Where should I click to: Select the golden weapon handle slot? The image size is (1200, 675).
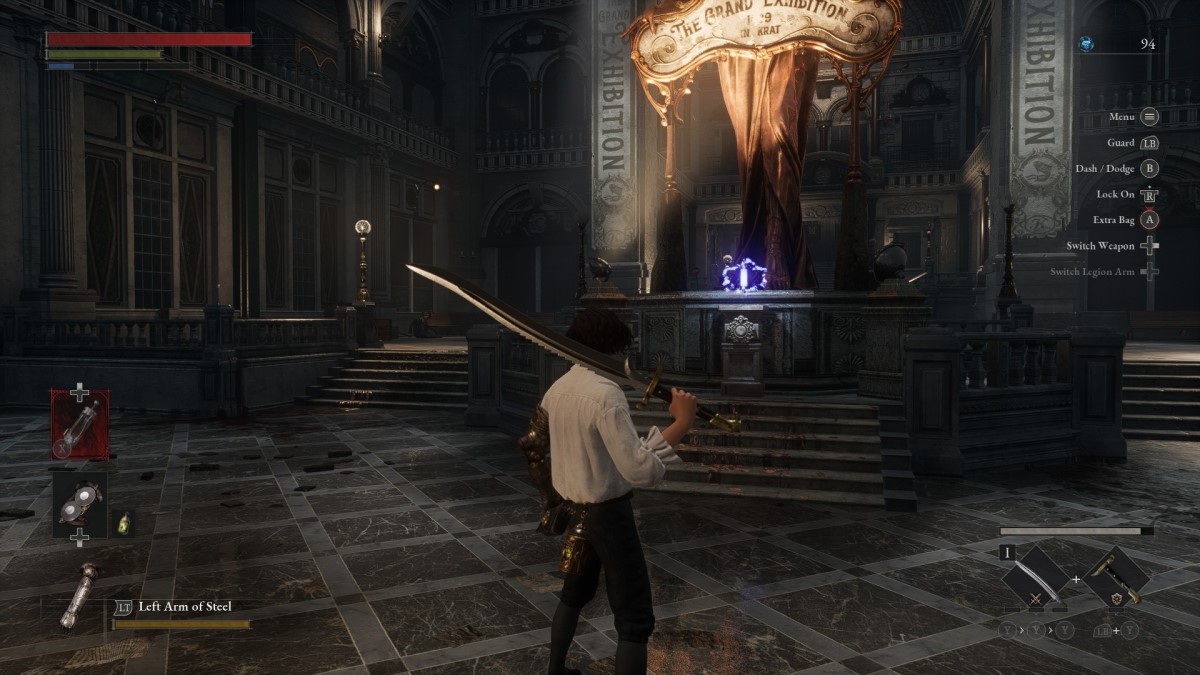pyautogui.click(x=1115, y=578)
